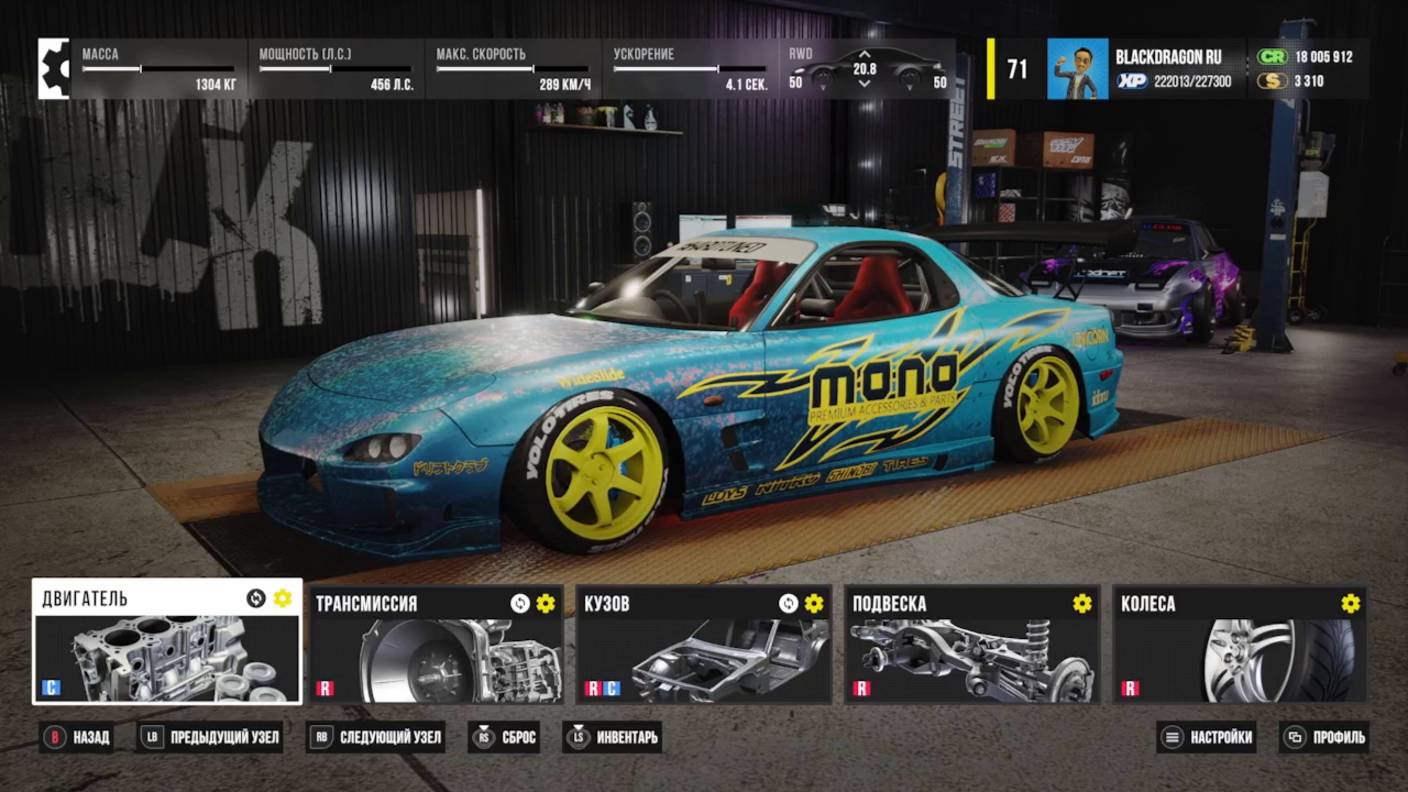Click the BlackDragon RU player avatar
This screenshot has width=1408, height=792.
(1077, 69)
